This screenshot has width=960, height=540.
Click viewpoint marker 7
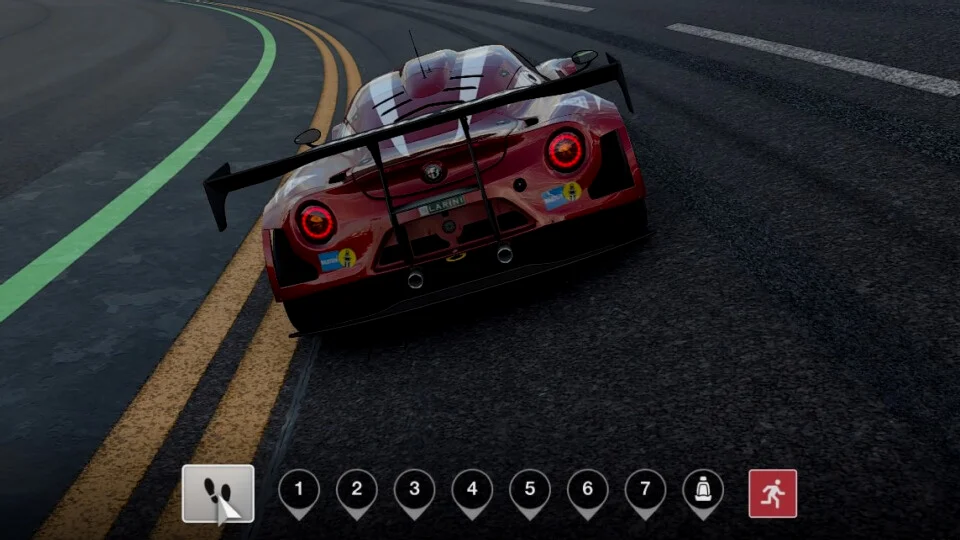[645, 490]
